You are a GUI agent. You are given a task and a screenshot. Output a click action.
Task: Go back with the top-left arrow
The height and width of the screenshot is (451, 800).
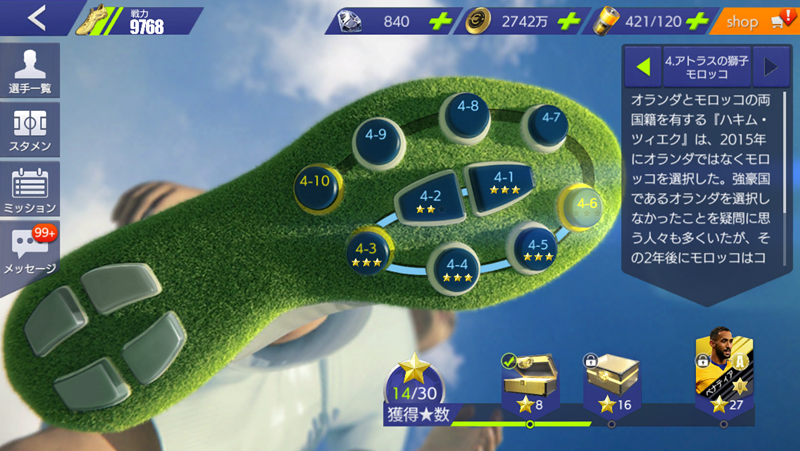point(36,19)
